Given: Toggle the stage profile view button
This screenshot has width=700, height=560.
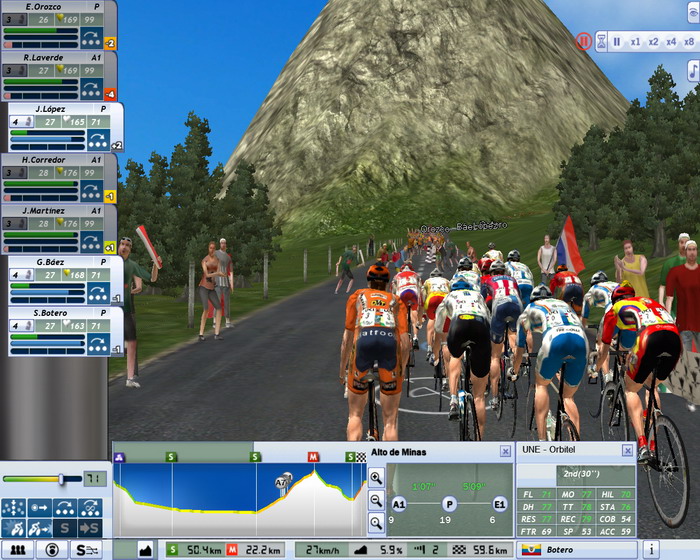Looking at the screenshot, I should pyautogui.click(x=145, y=550).
